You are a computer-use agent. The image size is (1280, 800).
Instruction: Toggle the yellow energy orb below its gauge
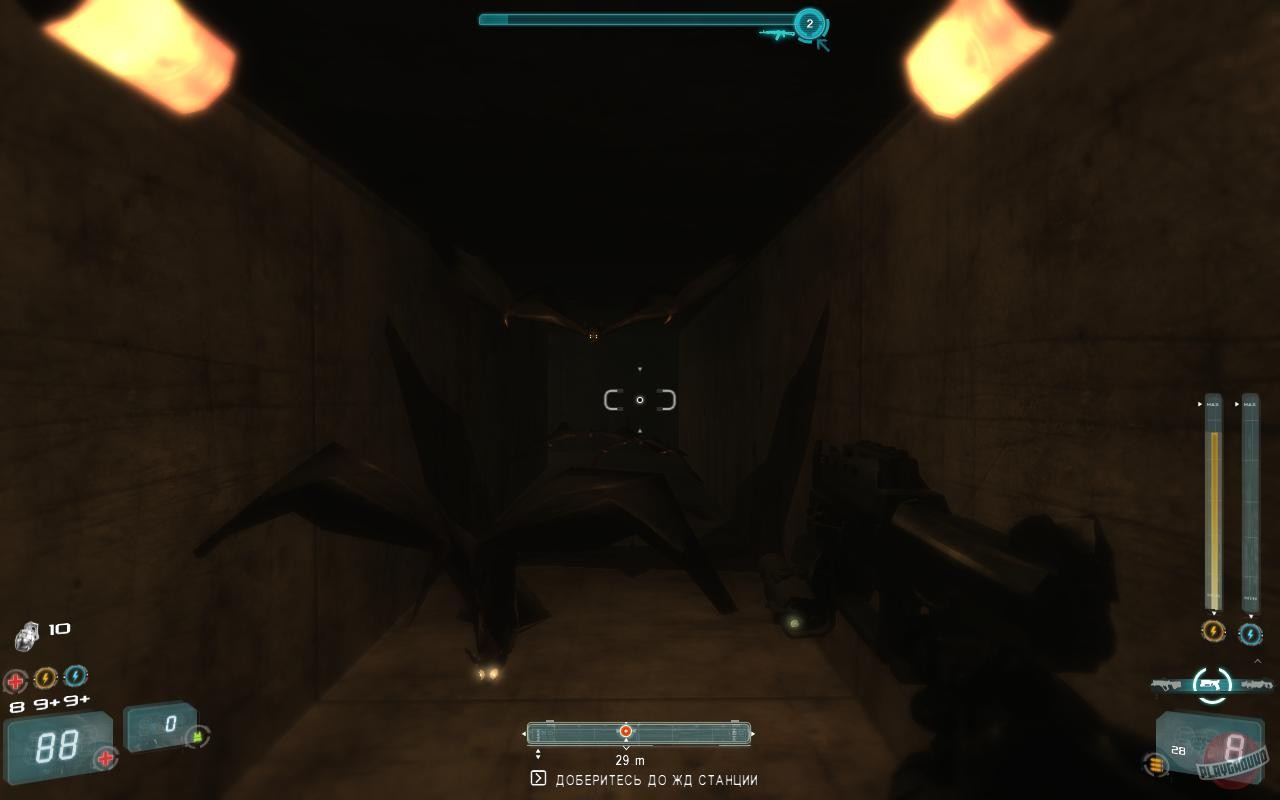tap(1212, 633)
